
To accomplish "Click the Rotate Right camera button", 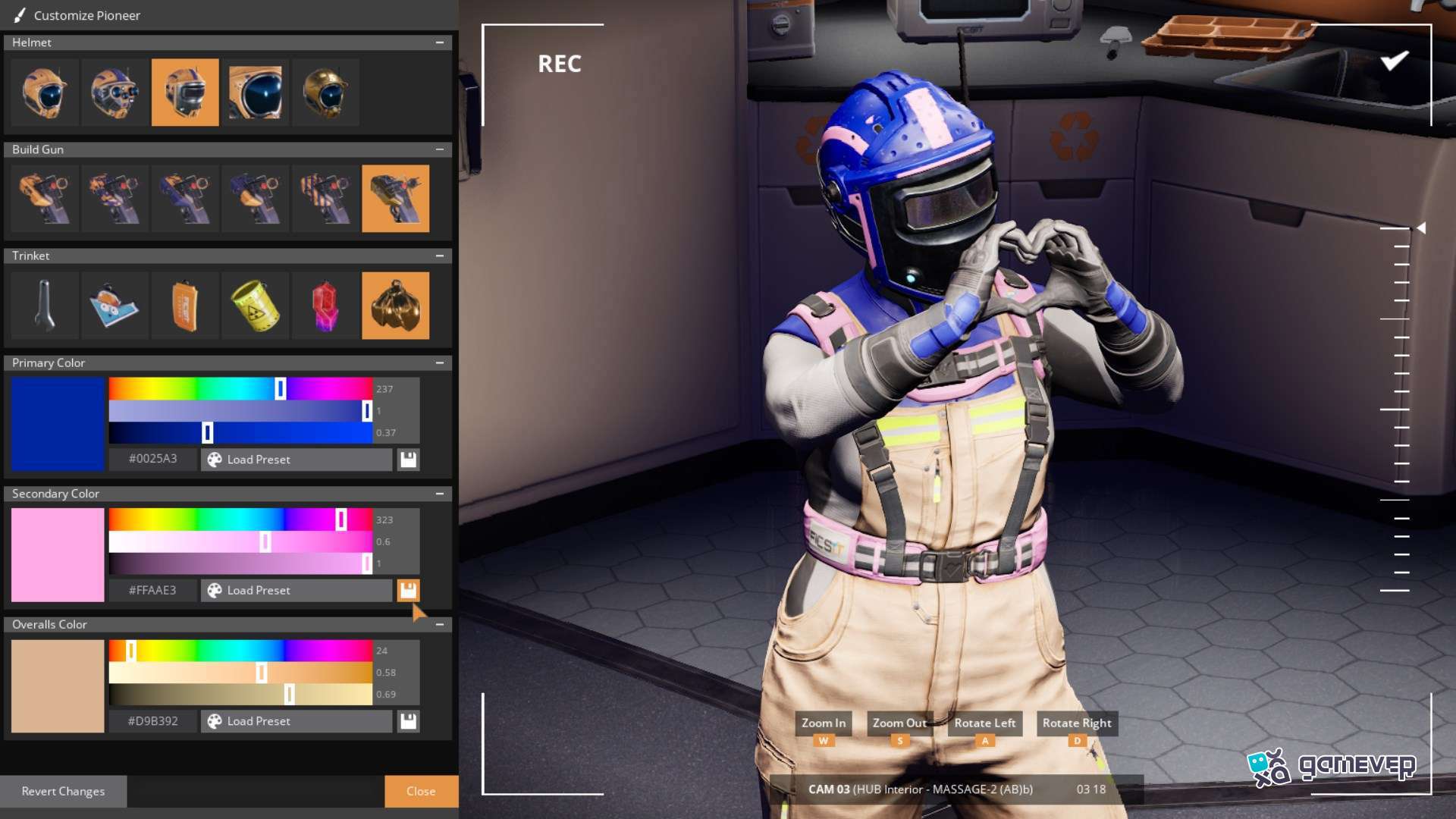I will pyautogui.click(x=1077, y=723).
